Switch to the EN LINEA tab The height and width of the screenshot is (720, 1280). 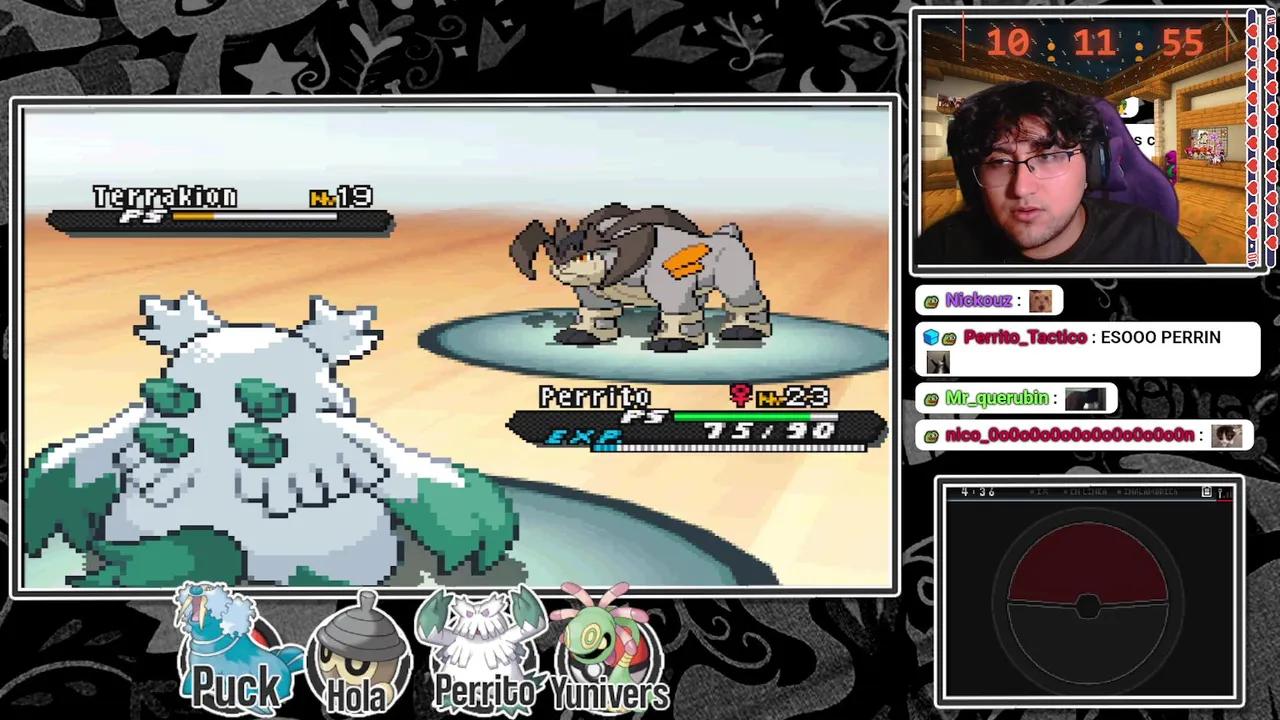(x=1087, y=492)
